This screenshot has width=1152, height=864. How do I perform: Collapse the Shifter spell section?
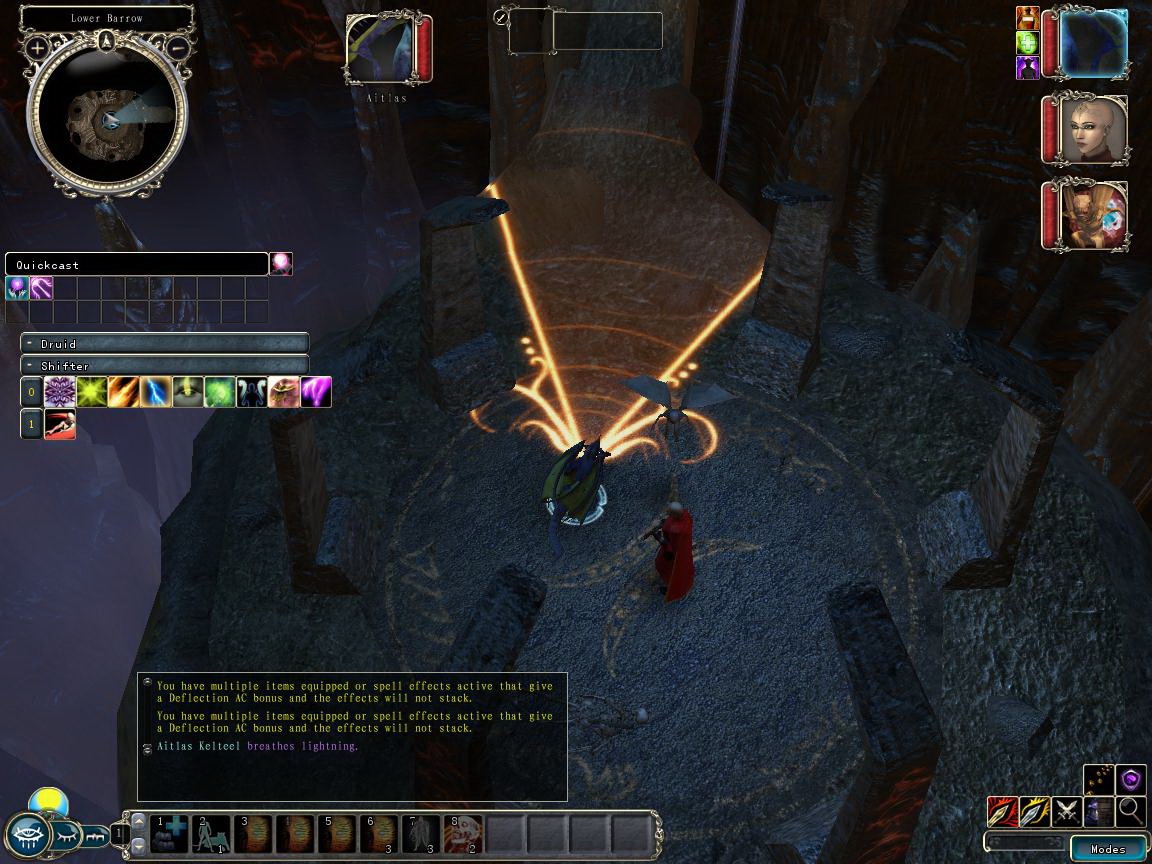[x=30, y=366]
